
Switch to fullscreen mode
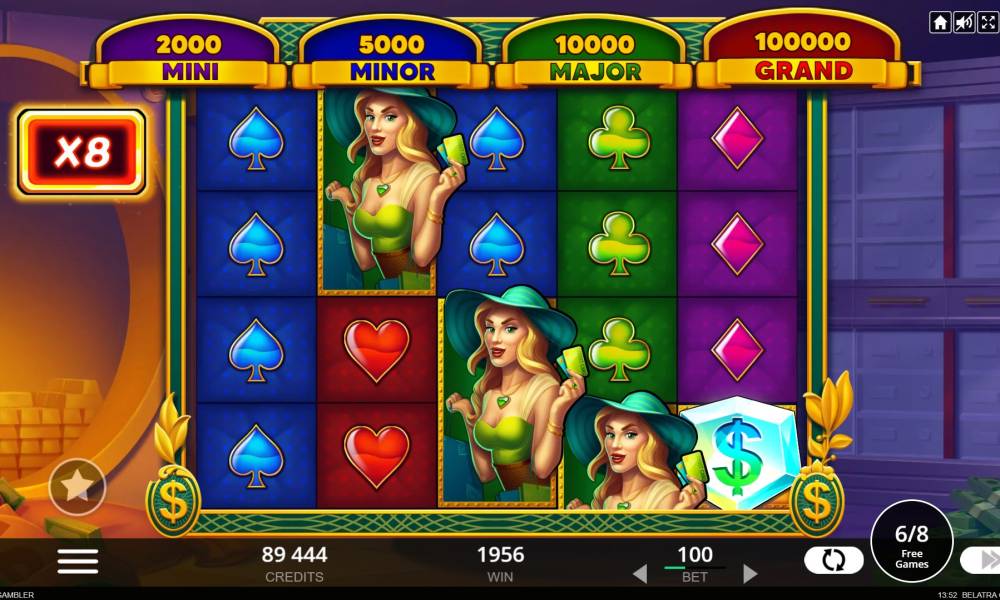(986, 22)
